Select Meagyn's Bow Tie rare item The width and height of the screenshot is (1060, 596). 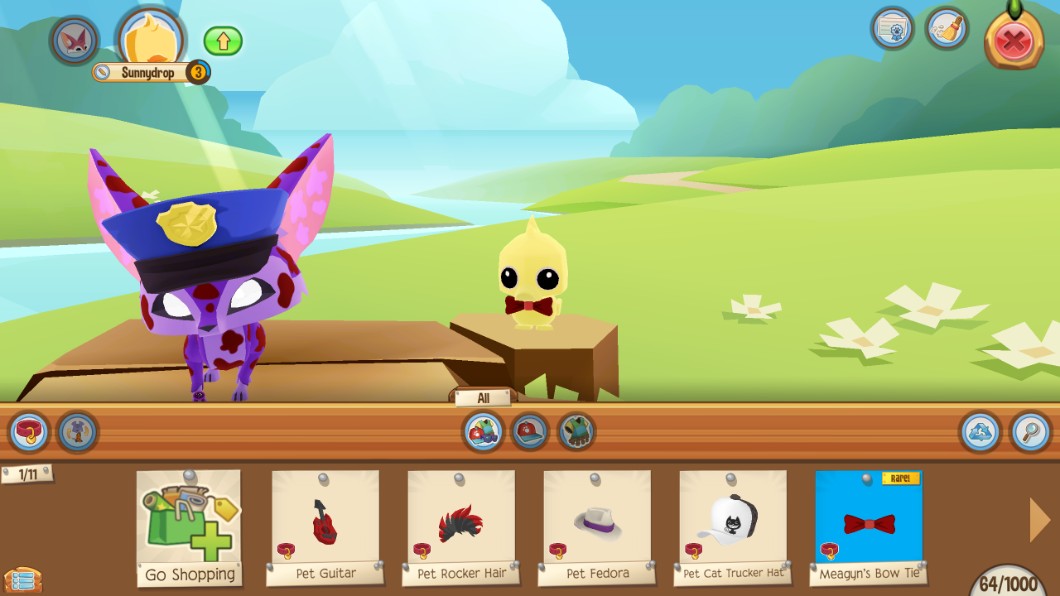(868, 527)
